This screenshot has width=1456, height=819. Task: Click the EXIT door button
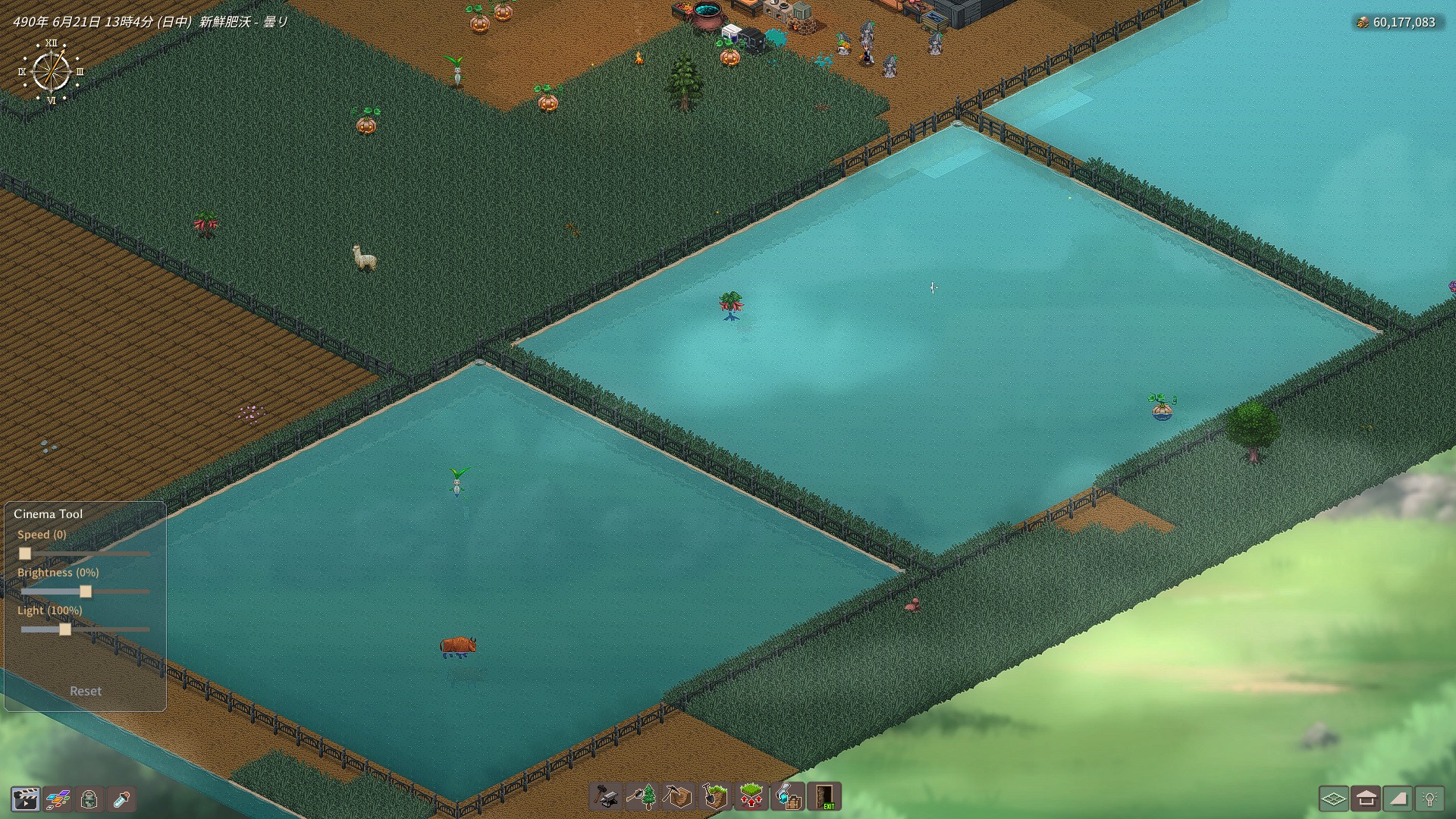(825, 797)
